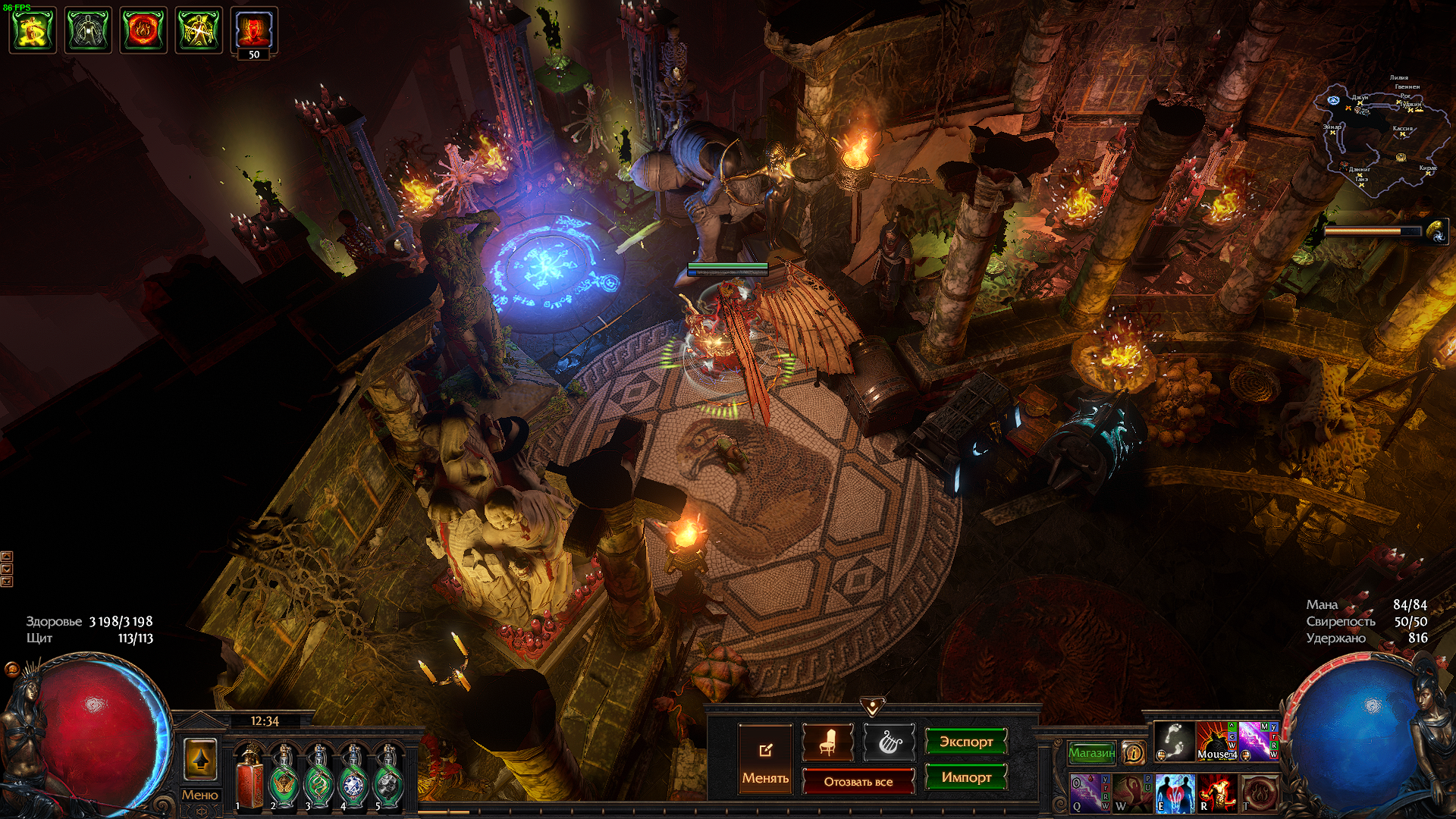Open the Меню button
The image size is (1456, 819).
[199, 795]
